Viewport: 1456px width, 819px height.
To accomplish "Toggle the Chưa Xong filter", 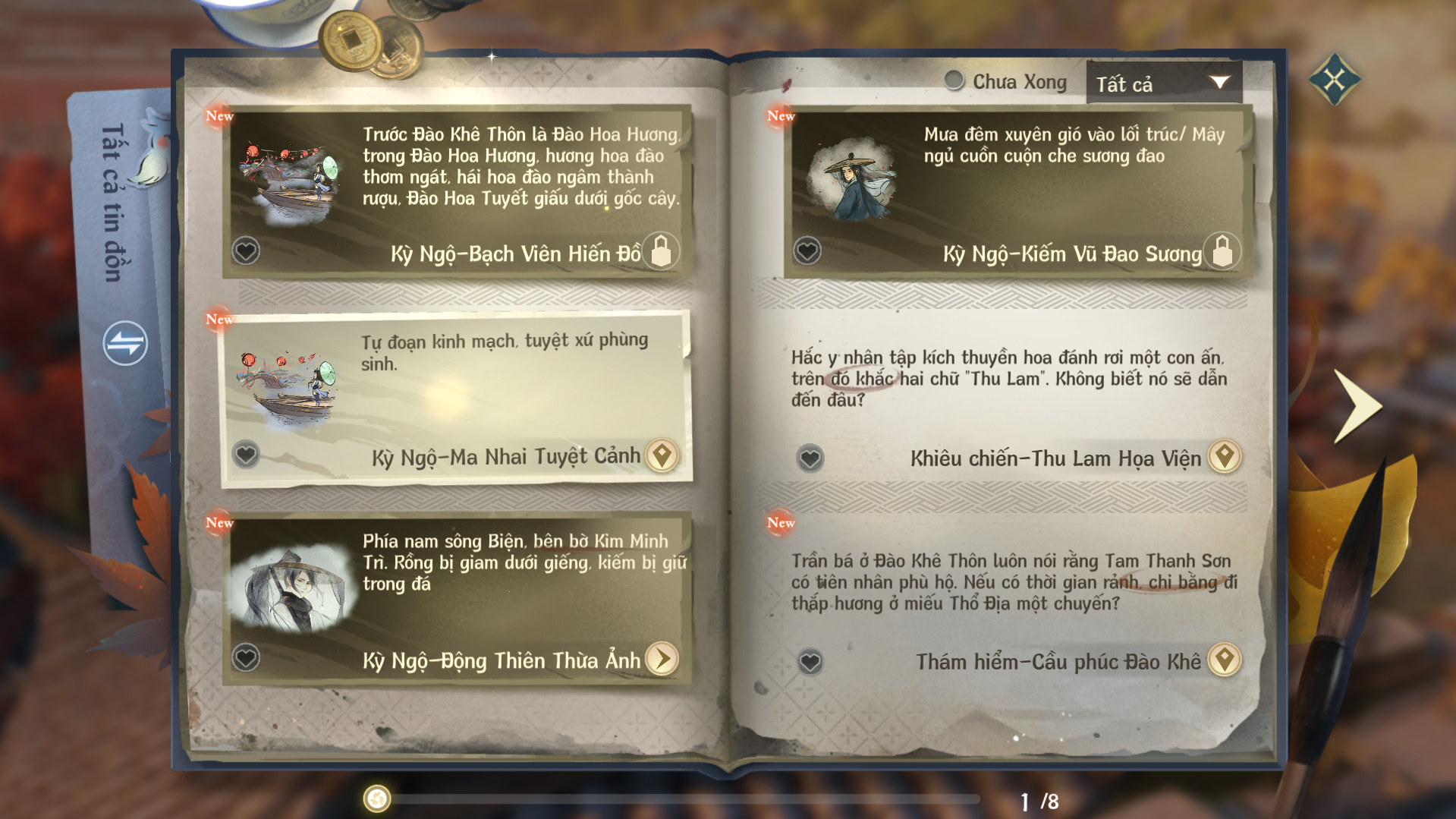I will coord(954,80).
